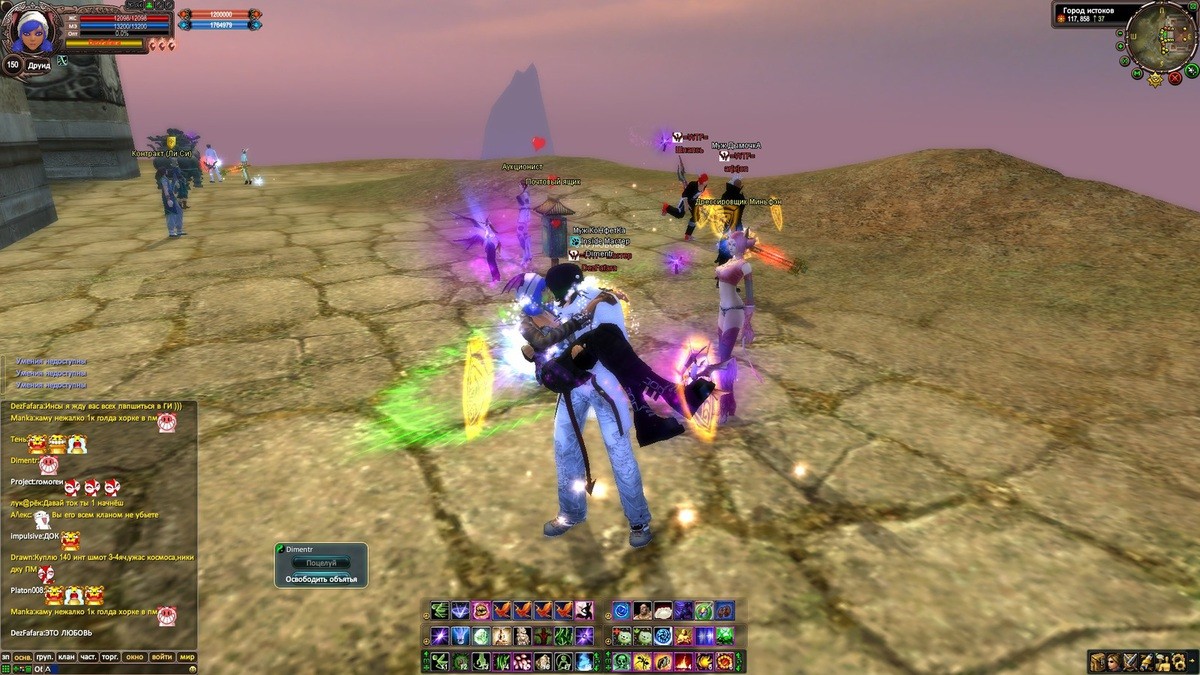Open the chat emoticon smiley button
Image resolution: width=1200 pixels, height=675 pixels.
[x=192, y=668]
